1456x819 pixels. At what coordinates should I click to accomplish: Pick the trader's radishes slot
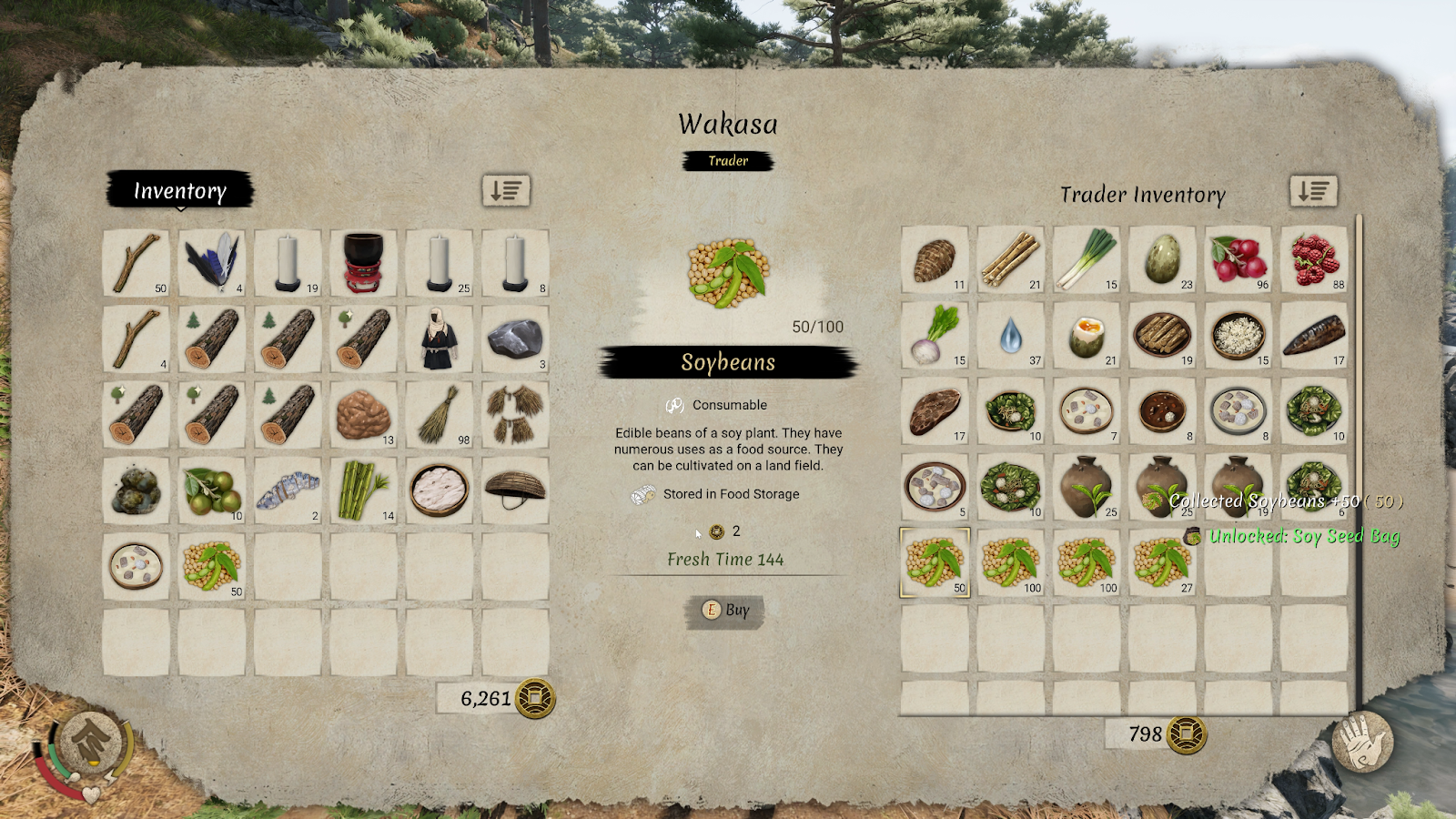coord(1239,259)
